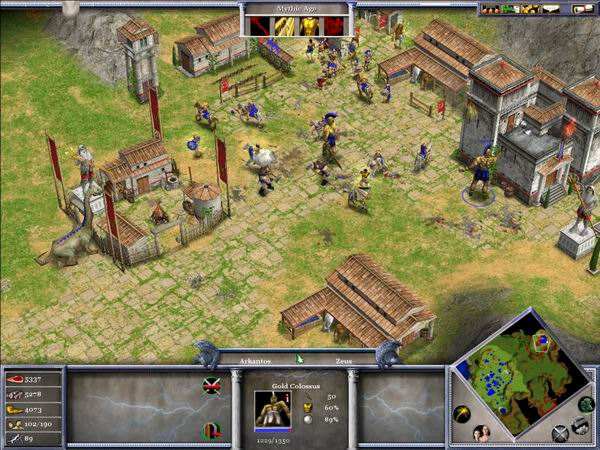Click the red and green icon below the flag
Image resolution: width=600 pixels, height=450 pixels.
212,430
